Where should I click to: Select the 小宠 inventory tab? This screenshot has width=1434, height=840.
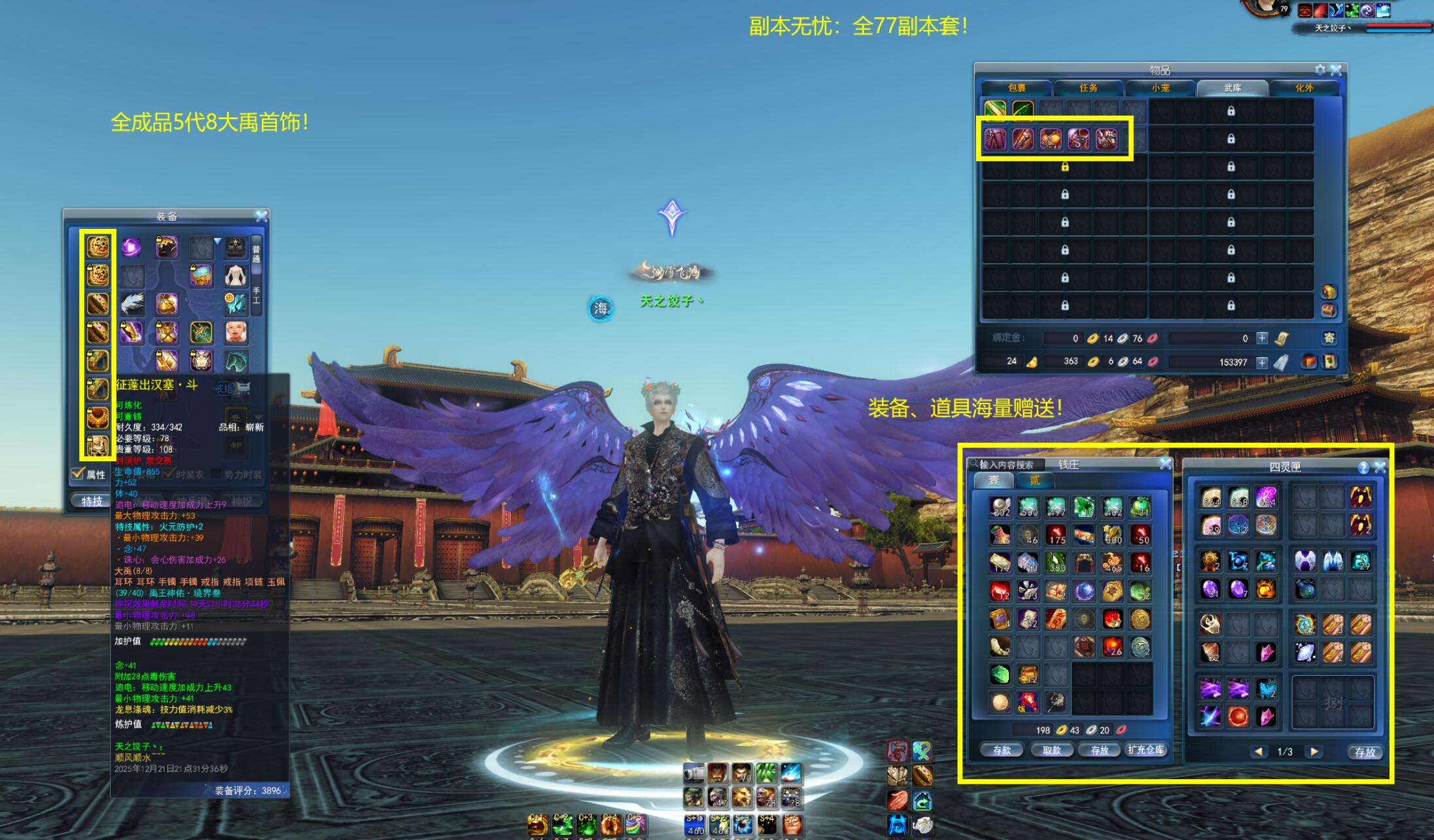(1160, 88)
